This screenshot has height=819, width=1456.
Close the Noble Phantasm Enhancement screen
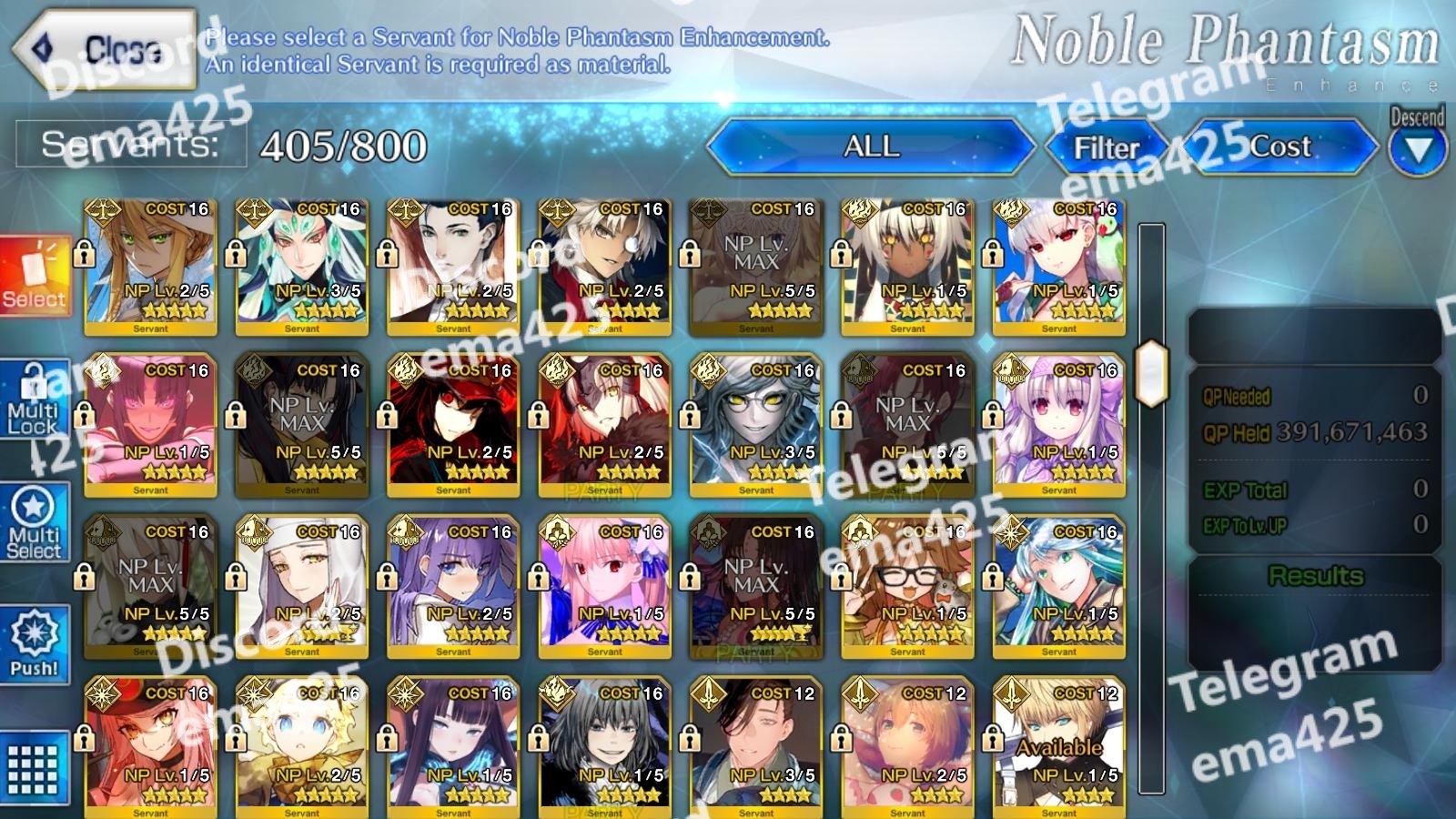pyautogui.click(x=105, y=48)
